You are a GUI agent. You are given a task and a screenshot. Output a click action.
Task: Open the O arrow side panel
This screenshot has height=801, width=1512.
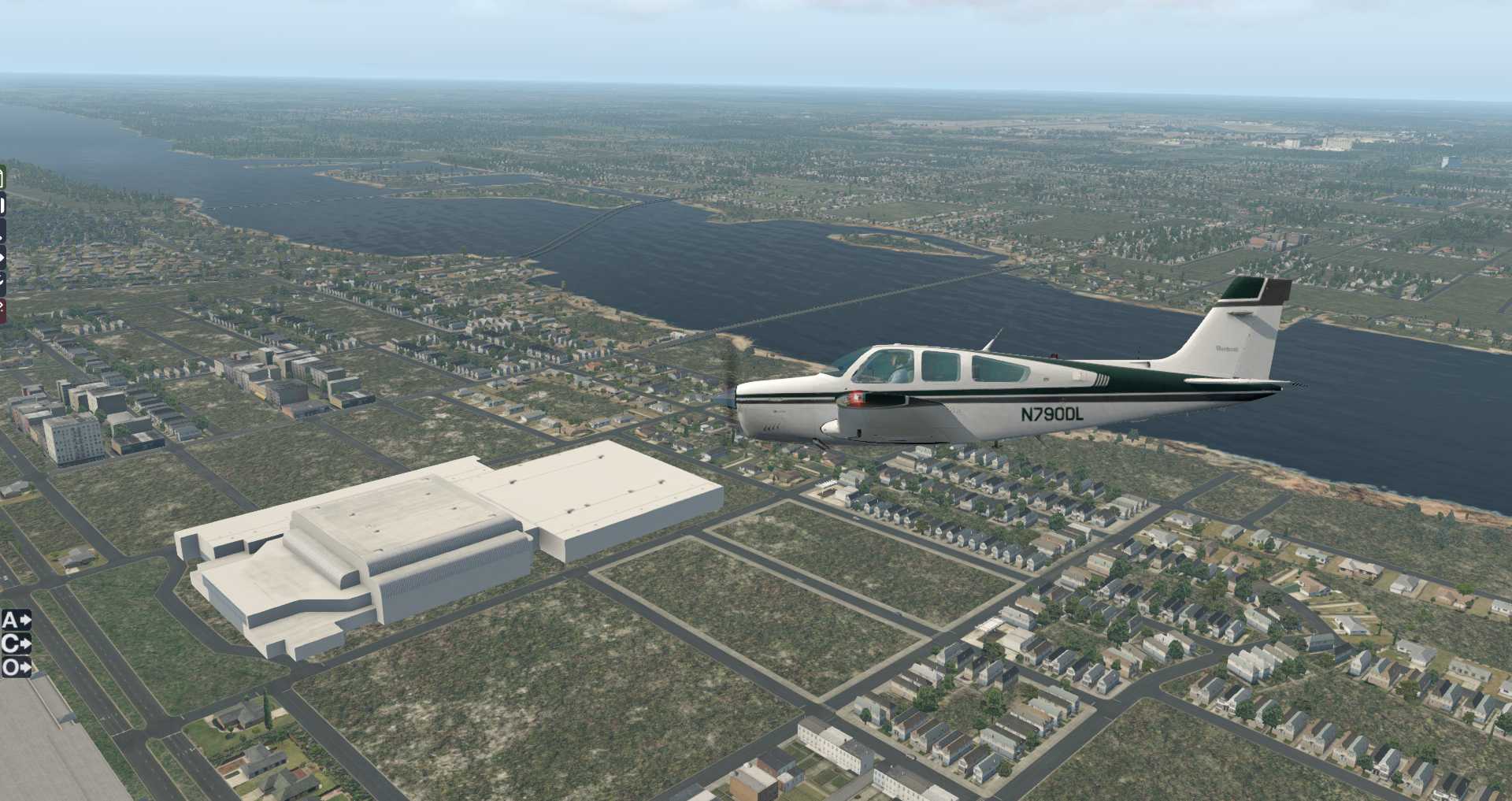[x=16, y=668]
